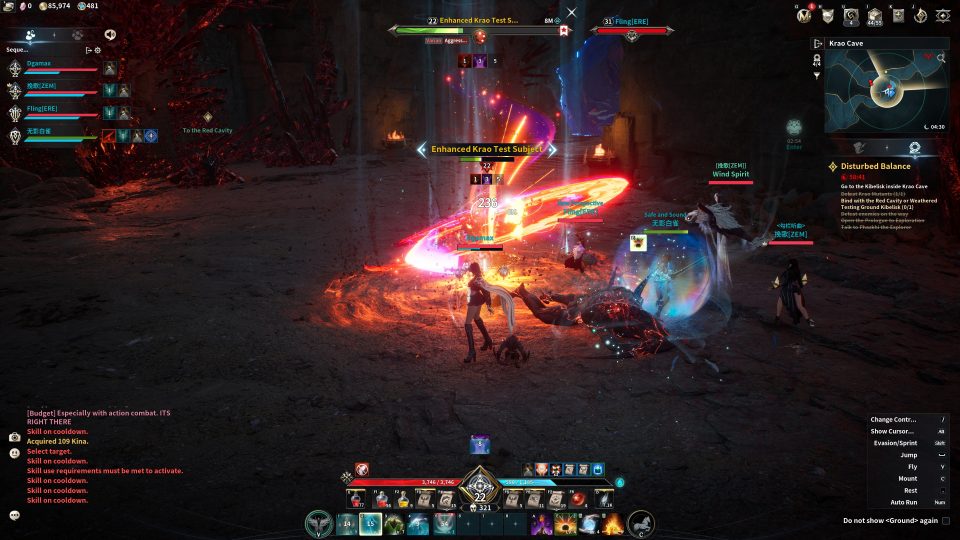Toggle the party voice speaker icon
Image resolution: width=960 pixels, height=540 pixels.
(x=109, y=34)
